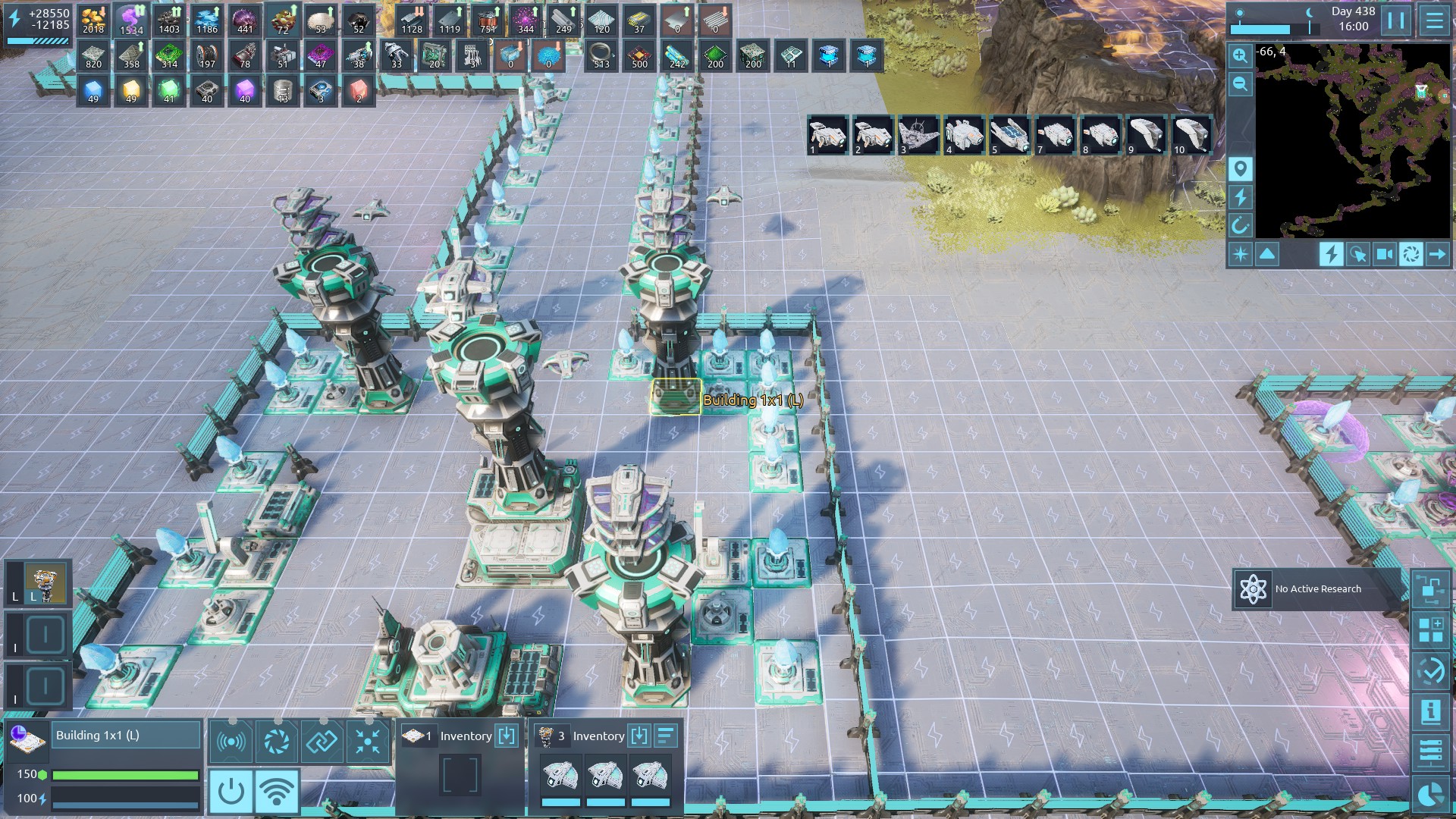1456x819 pixels.
Task: Select hotbar slot 3 delta-wing ship
Action: point(918,136)
